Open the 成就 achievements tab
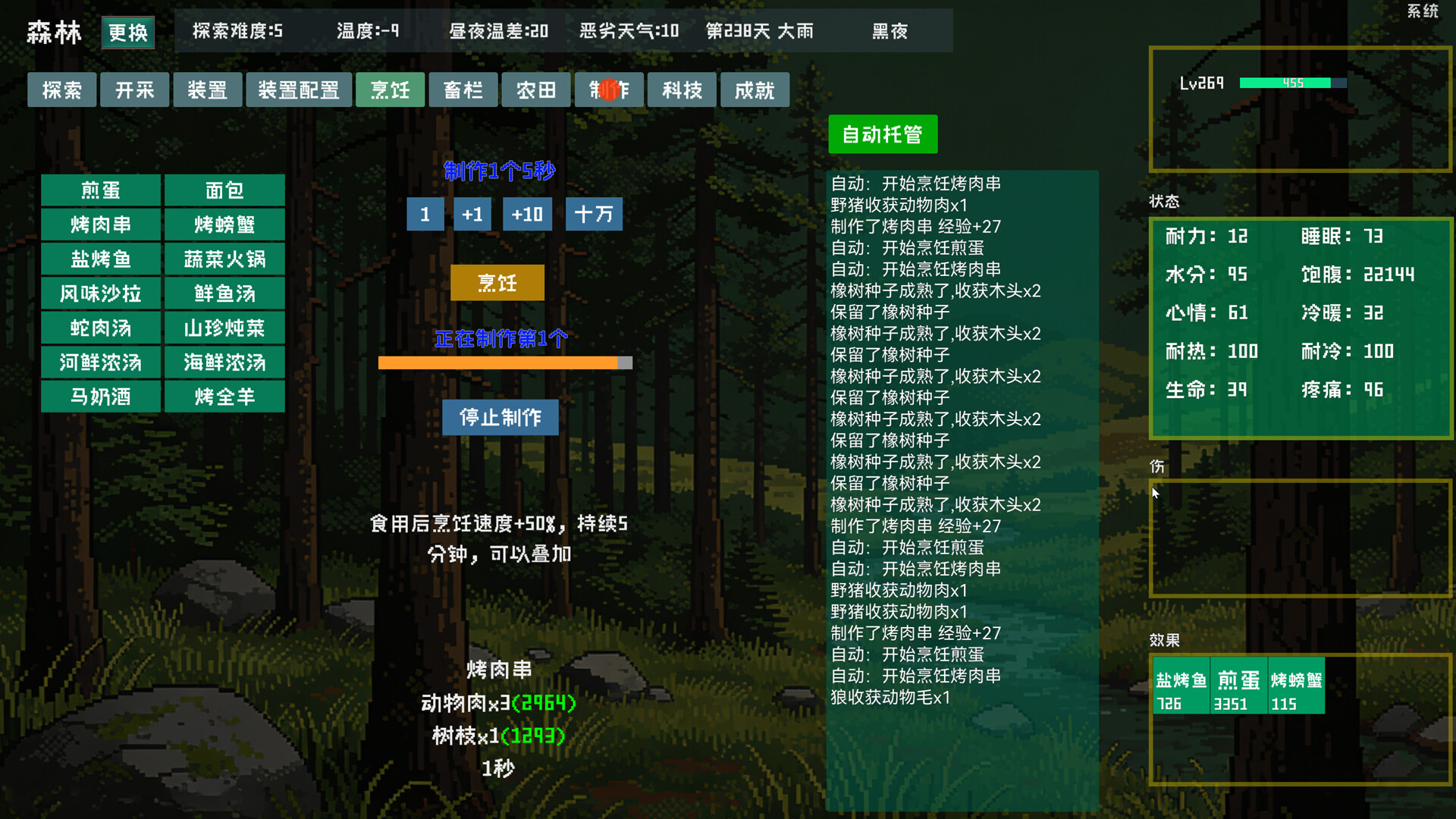This screenshot has width=1456, height=819. 755,89
